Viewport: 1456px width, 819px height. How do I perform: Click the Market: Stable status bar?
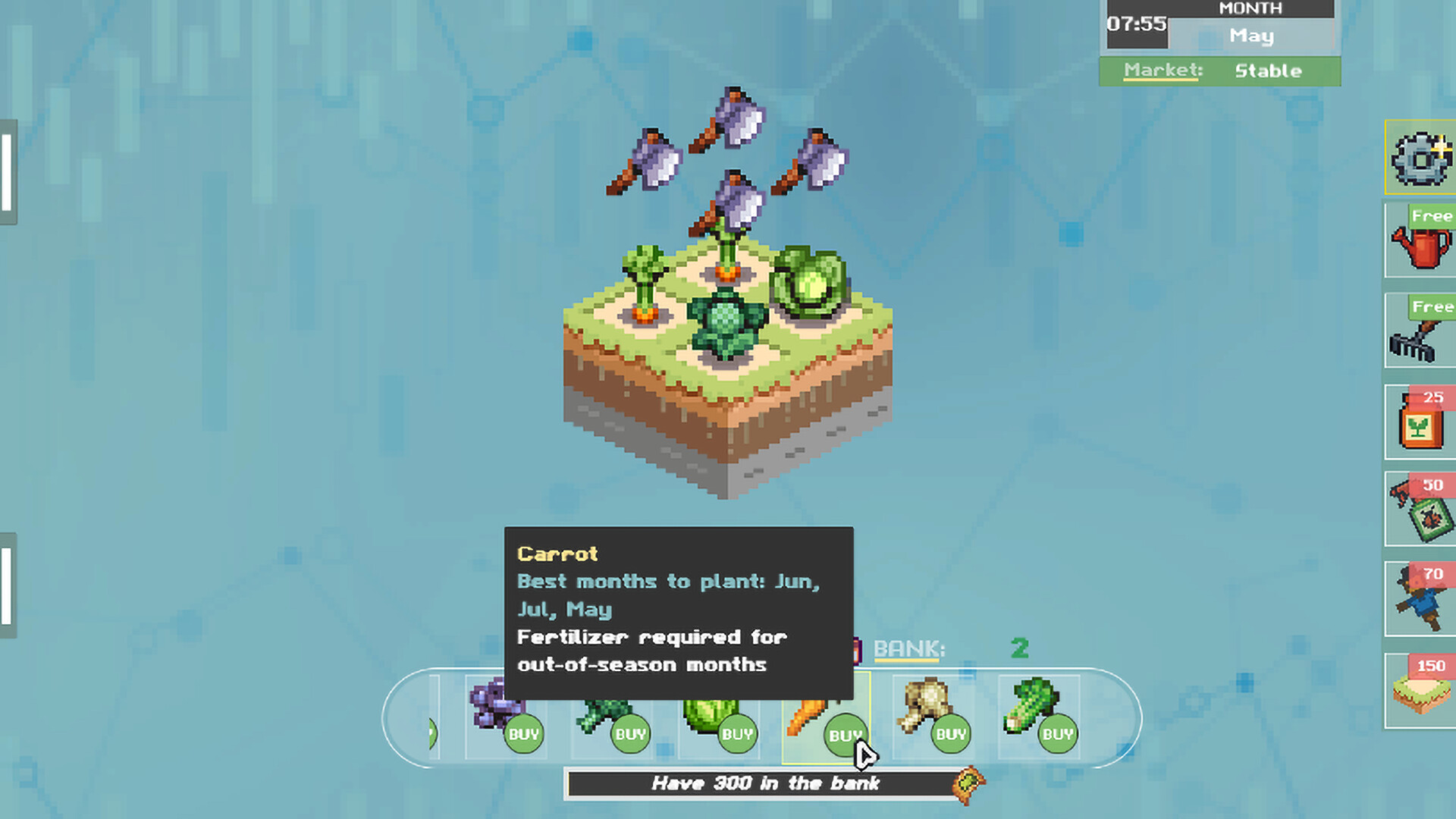click(1219, 71)
